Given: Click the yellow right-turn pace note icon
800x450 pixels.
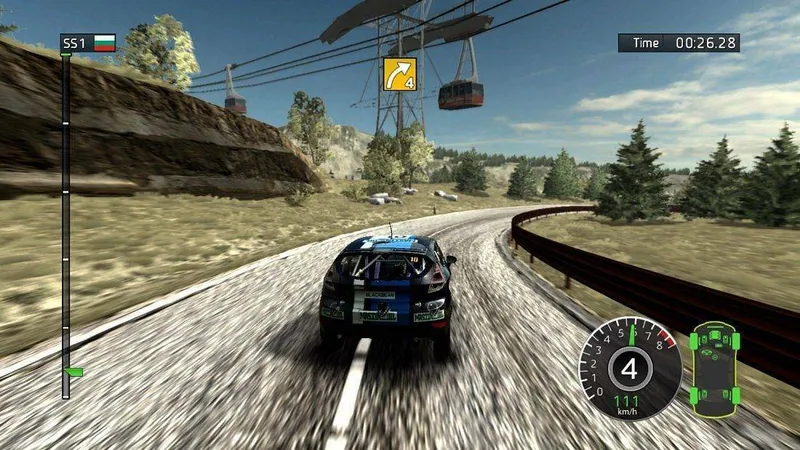Looking at the screenshot, I should tap(398, 73).
